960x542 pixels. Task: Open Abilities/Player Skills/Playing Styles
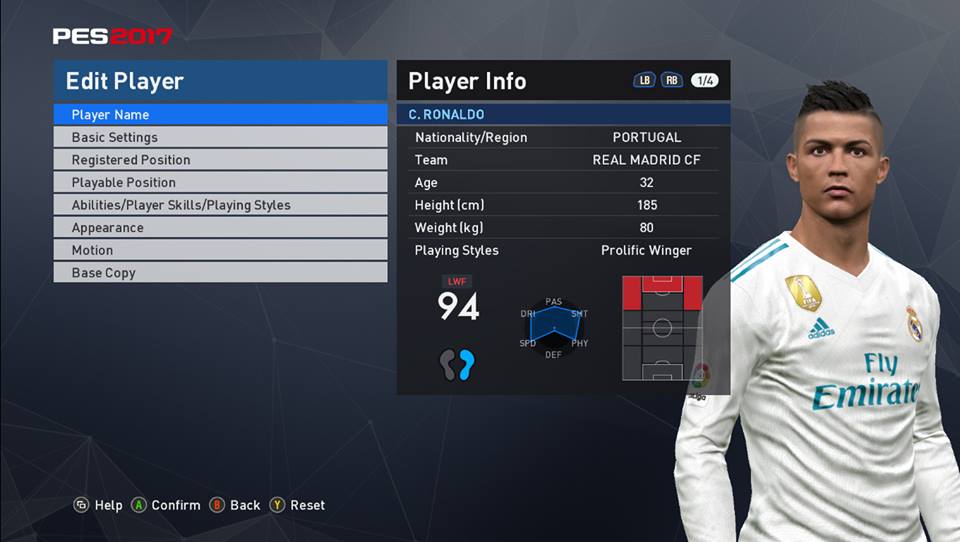click(x=220, y=205)
